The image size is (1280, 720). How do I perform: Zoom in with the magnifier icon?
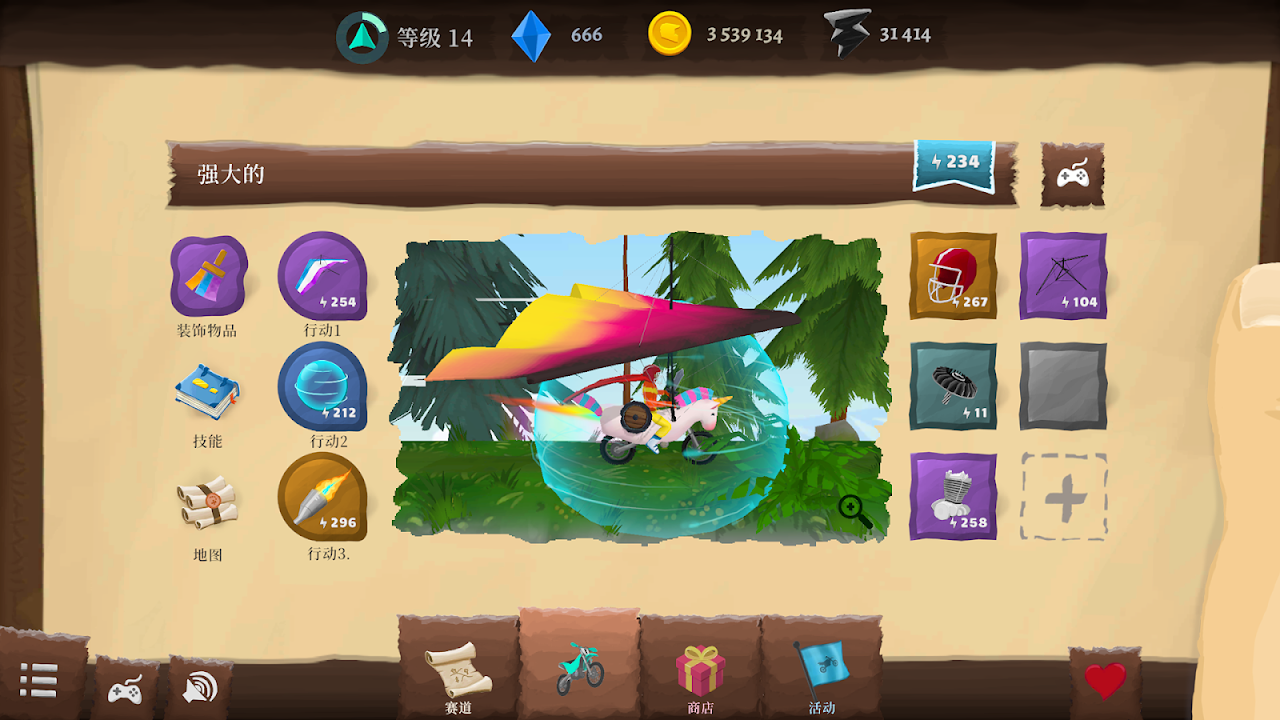(x=855, y=512)
